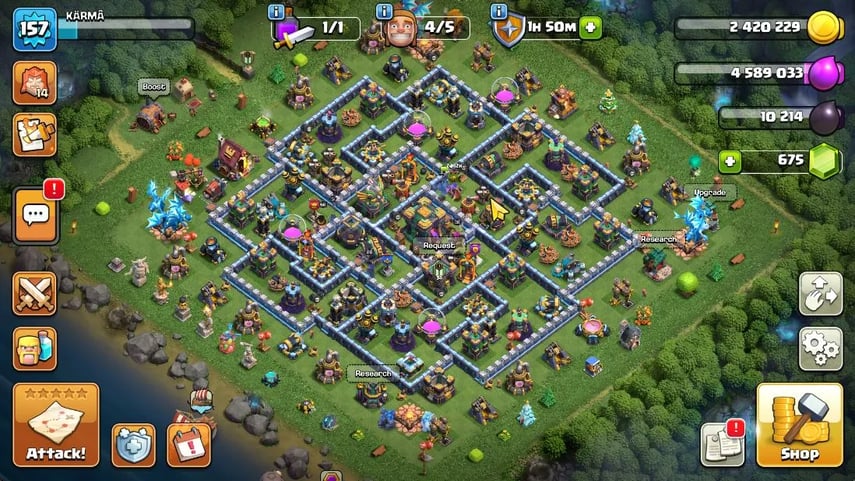Open the chat speech bubble panel
855x481 pixels.
(x=34, y=215)
